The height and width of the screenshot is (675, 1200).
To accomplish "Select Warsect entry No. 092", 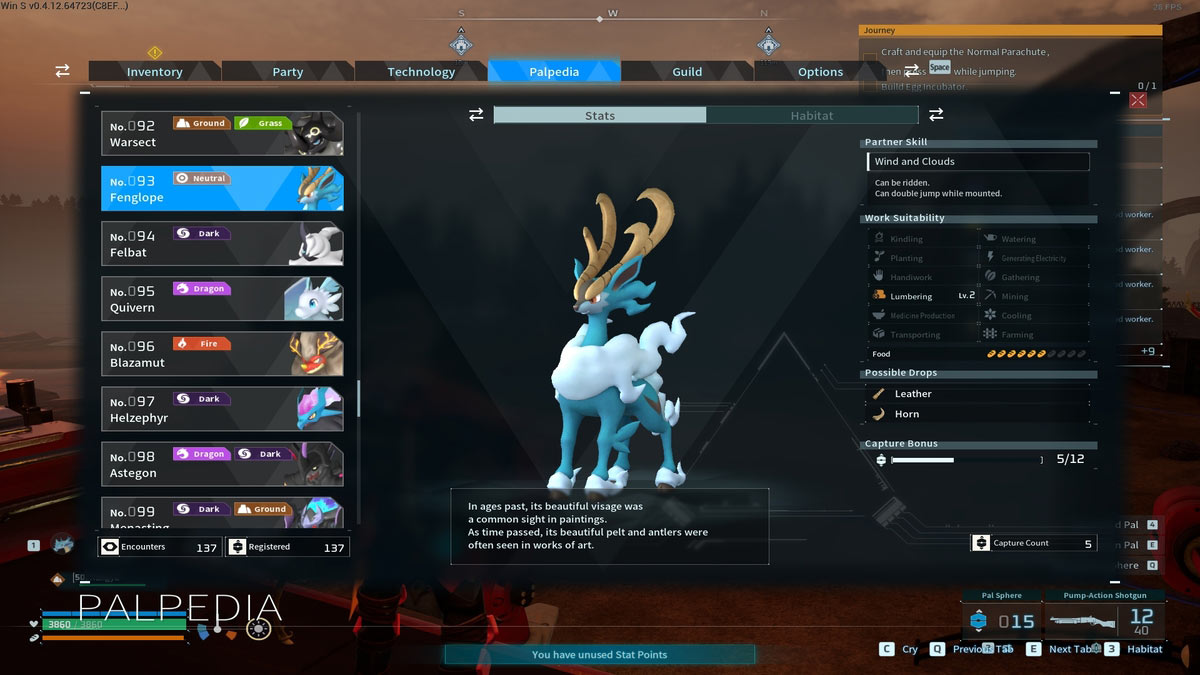I will point(222,133).
